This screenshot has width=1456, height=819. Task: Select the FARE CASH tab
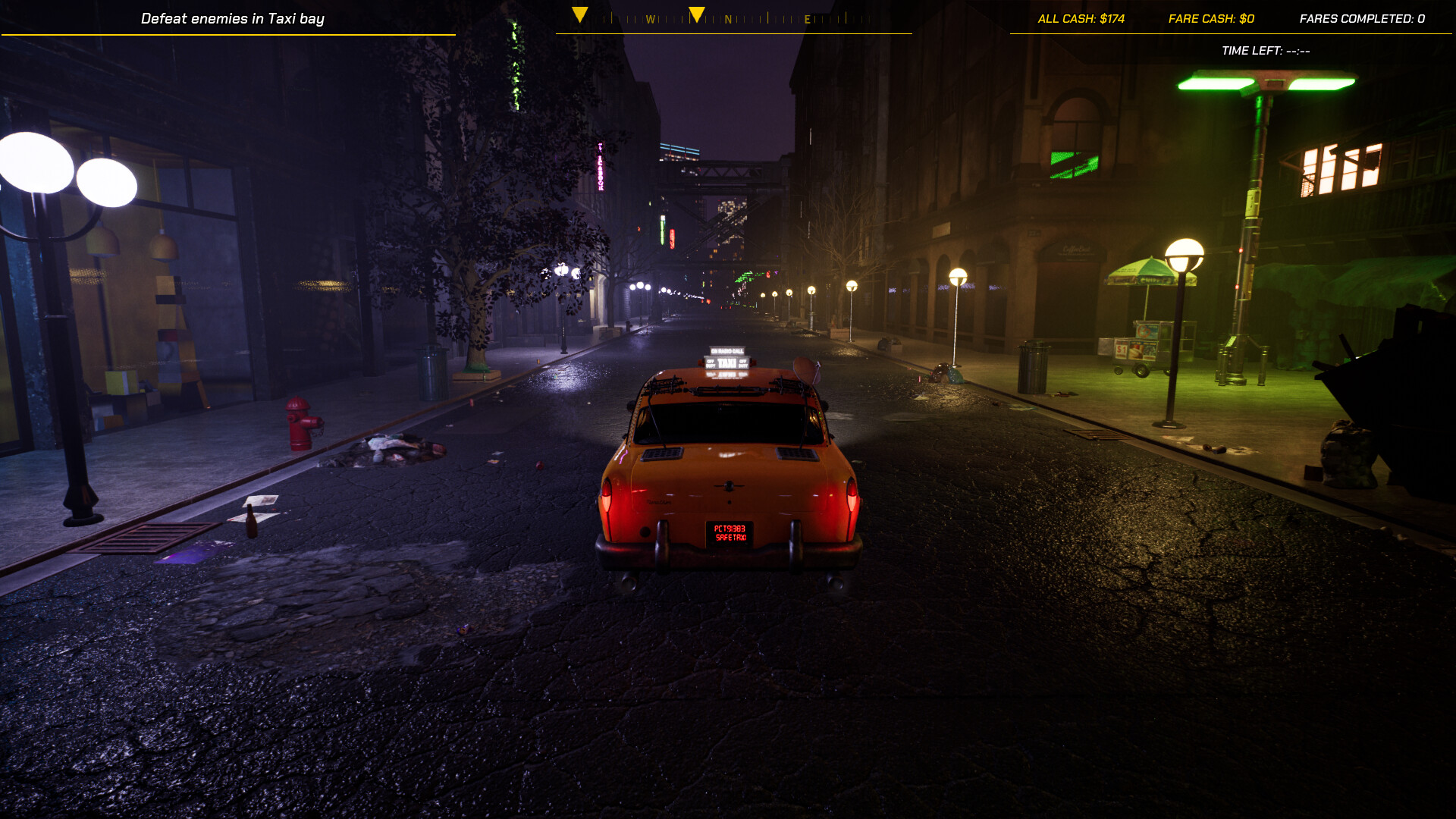click(x=1210, y=18)
